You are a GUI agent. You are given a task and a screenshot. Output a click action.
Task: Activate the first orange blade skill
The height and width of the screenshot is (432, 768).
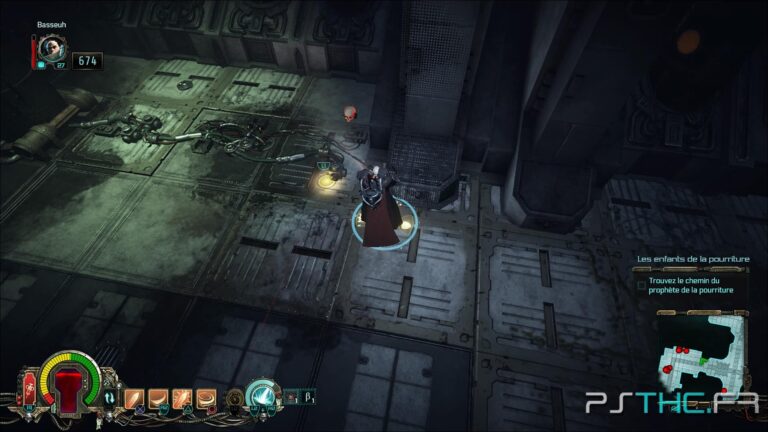click(x=135, y=399)
